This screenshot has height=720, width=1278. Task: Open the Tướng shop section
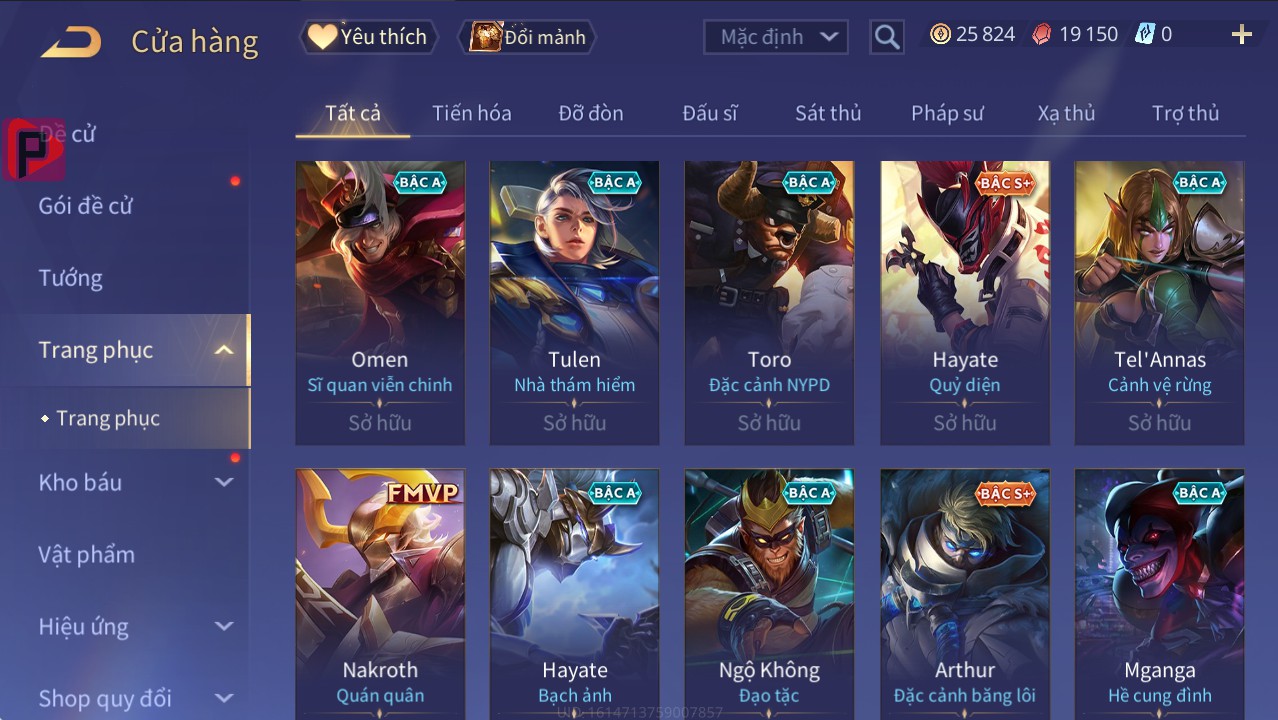pos(71,278)
